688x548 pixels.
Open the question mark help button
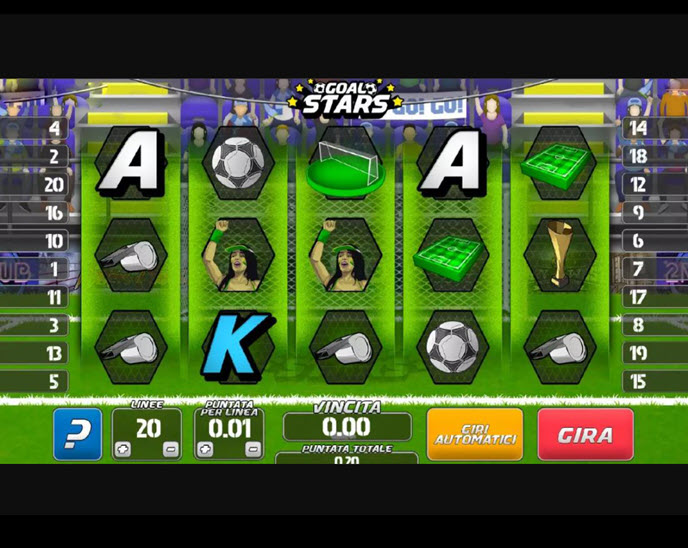pos(77,435)
